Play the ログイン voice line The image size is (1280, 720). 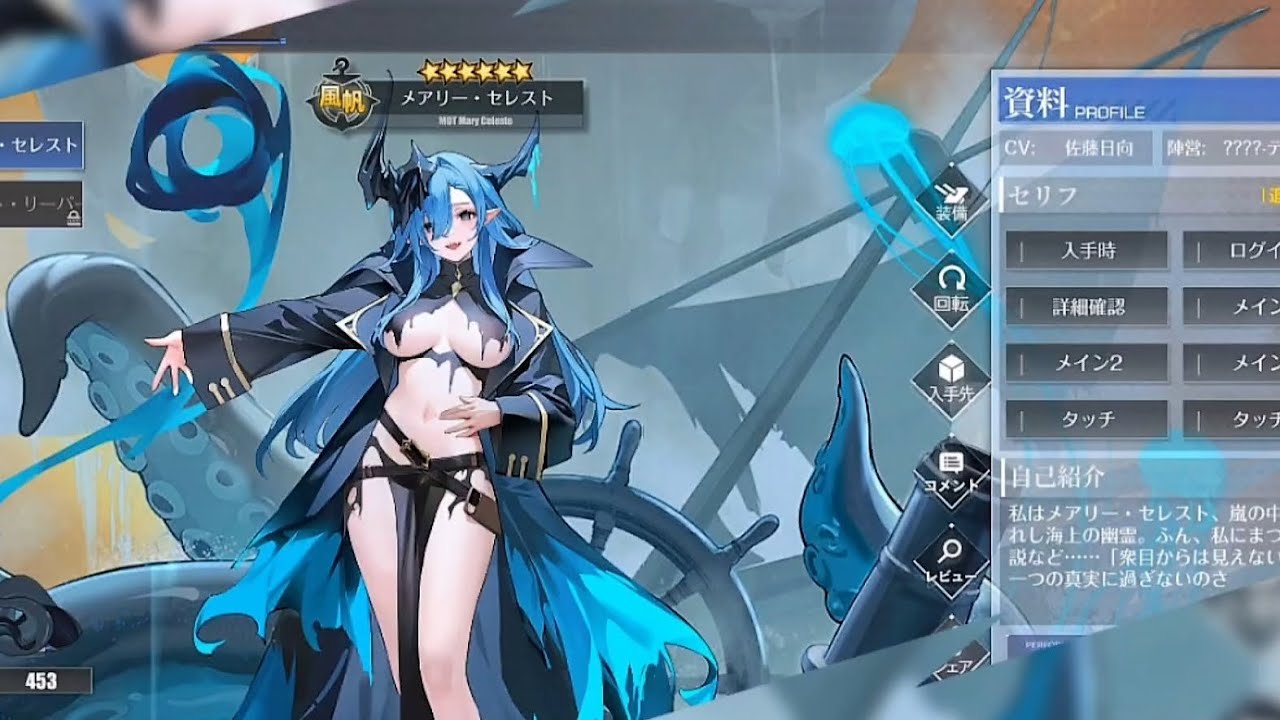(x=1232, y=251)
